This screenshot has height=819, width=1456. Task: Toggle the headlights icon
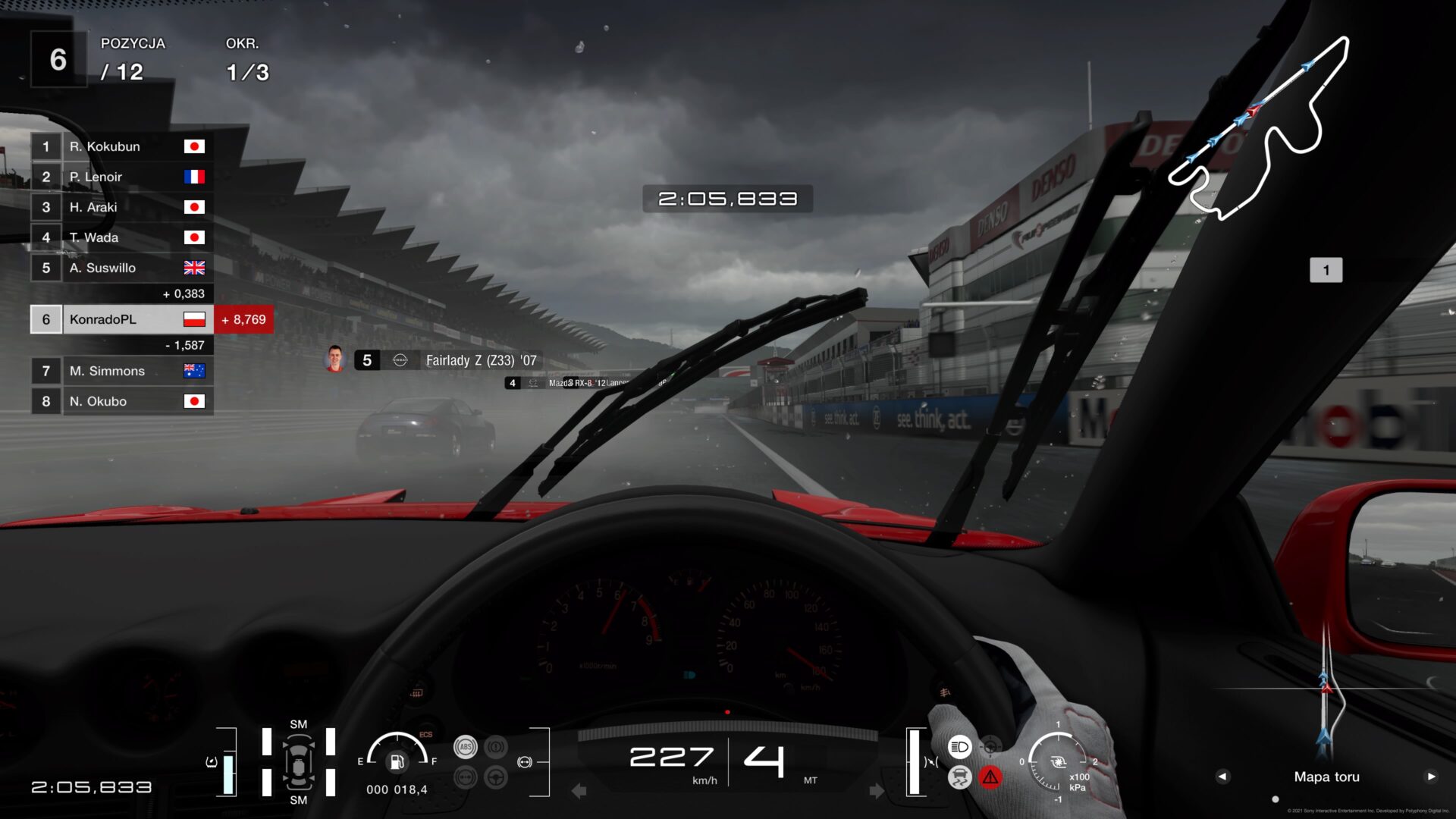coord(959,747)
